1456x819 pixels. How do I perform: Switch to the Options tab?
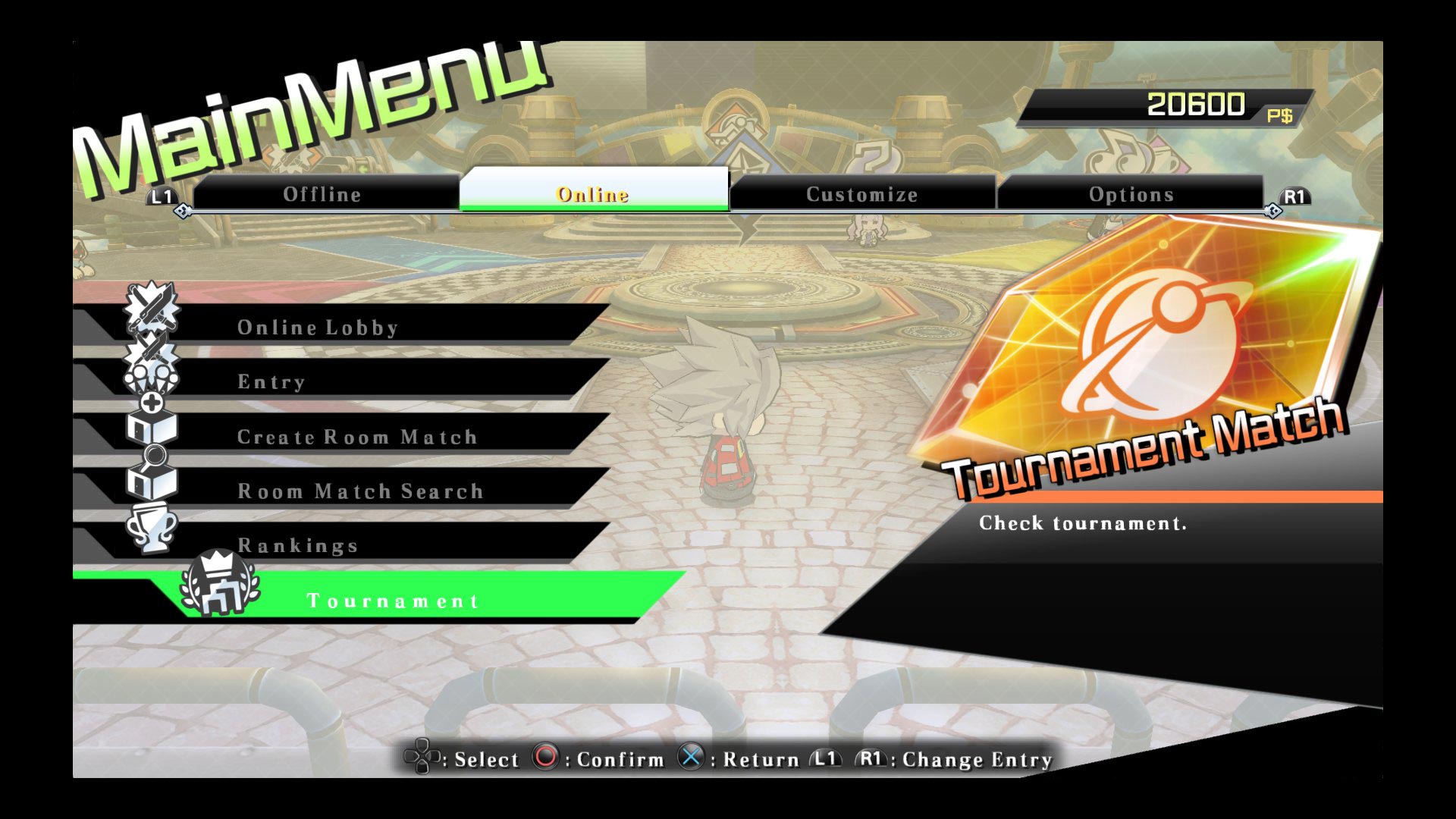(1131, 195)
